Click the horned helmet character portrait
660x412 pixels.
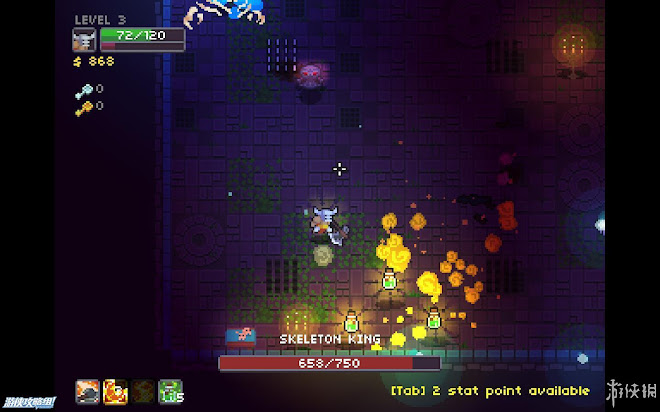coord(84,40)
